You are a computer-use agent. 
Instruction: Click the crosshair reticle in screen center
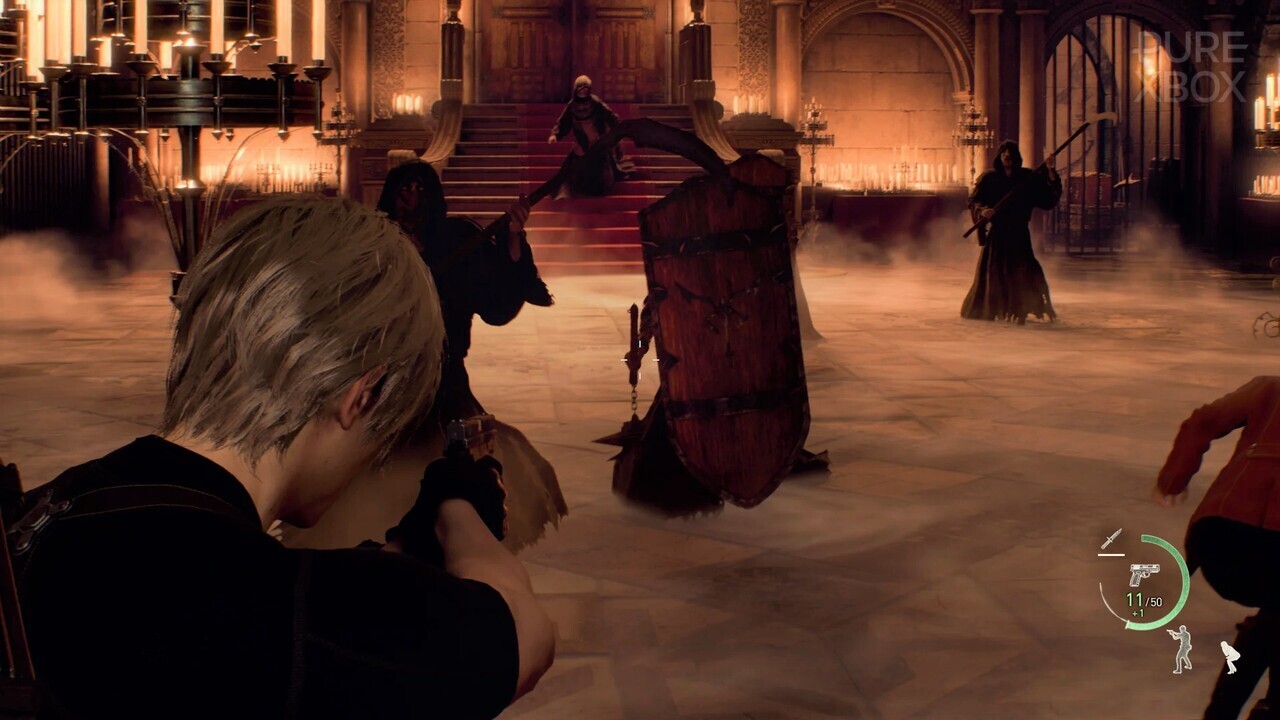click(640, 360)
